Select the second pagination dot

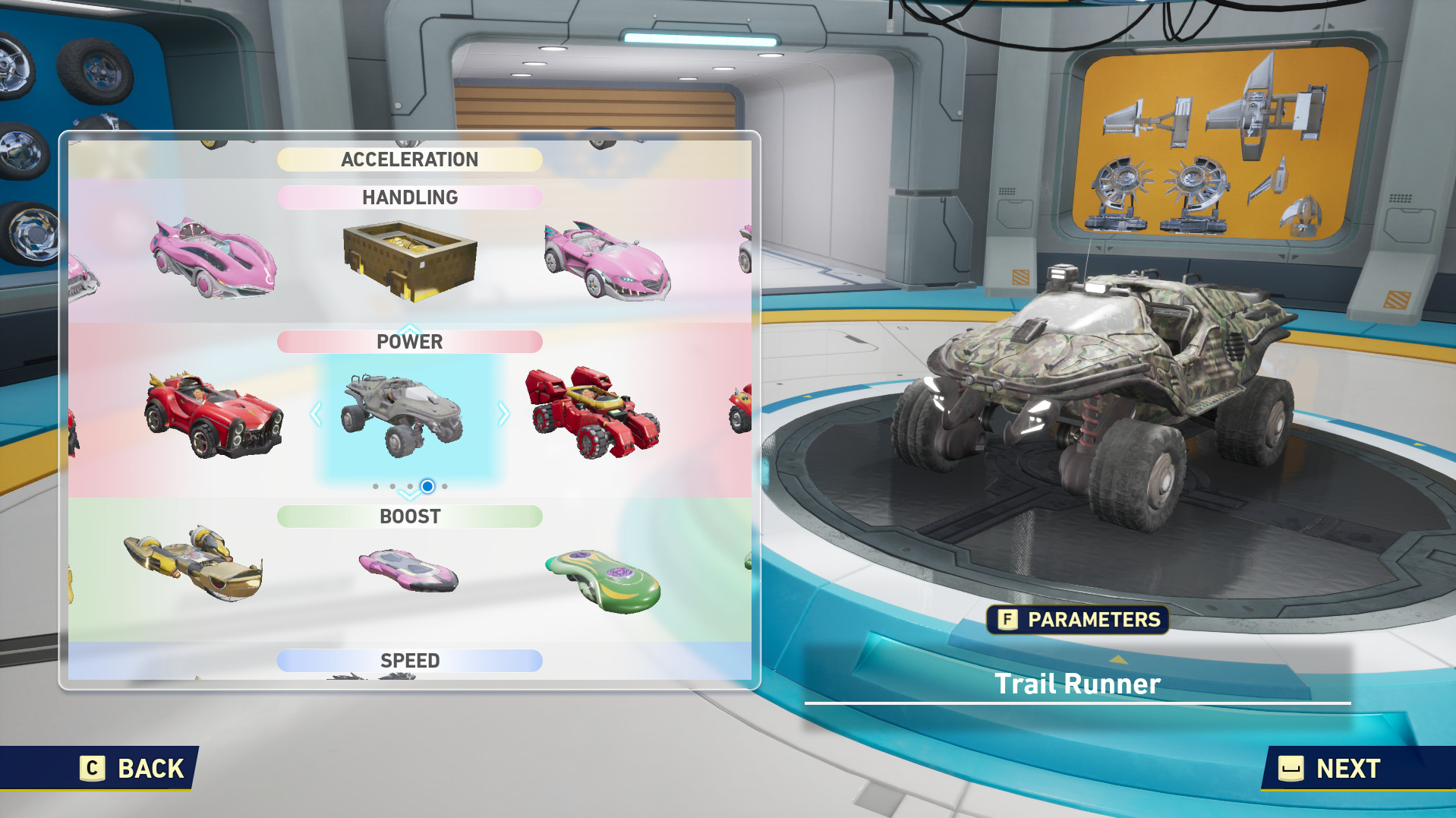point(394,485)
